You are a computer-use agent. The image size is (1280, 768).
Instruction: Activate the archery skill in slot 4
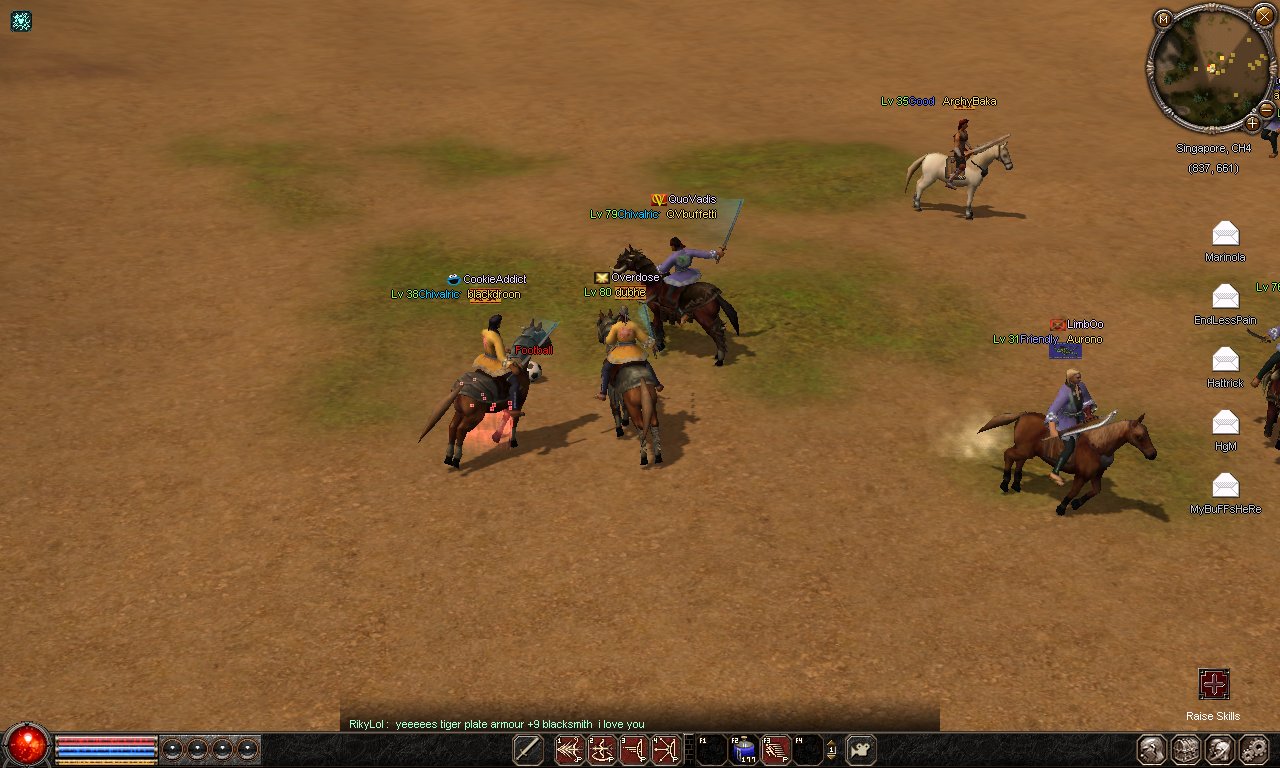(x=666, y=750)
